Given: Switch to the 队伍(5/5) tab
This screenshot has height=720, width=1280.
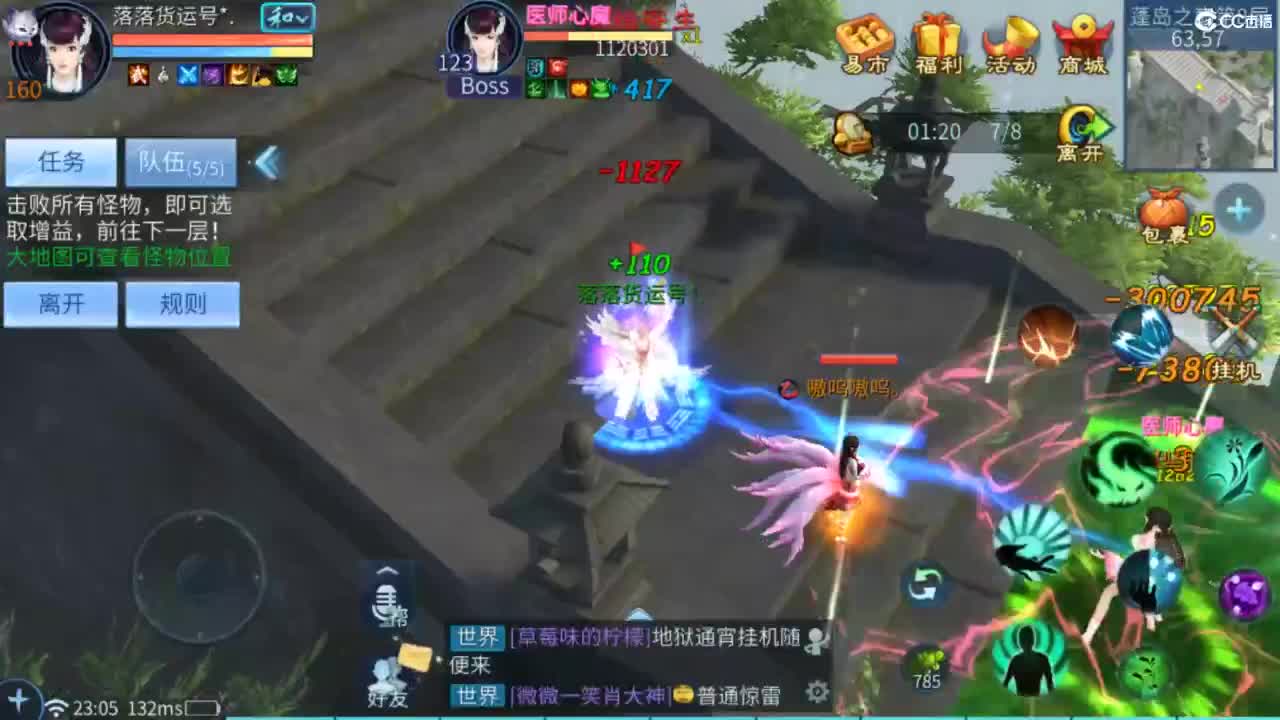Looking at the screenshot, I should click(179, 161).
